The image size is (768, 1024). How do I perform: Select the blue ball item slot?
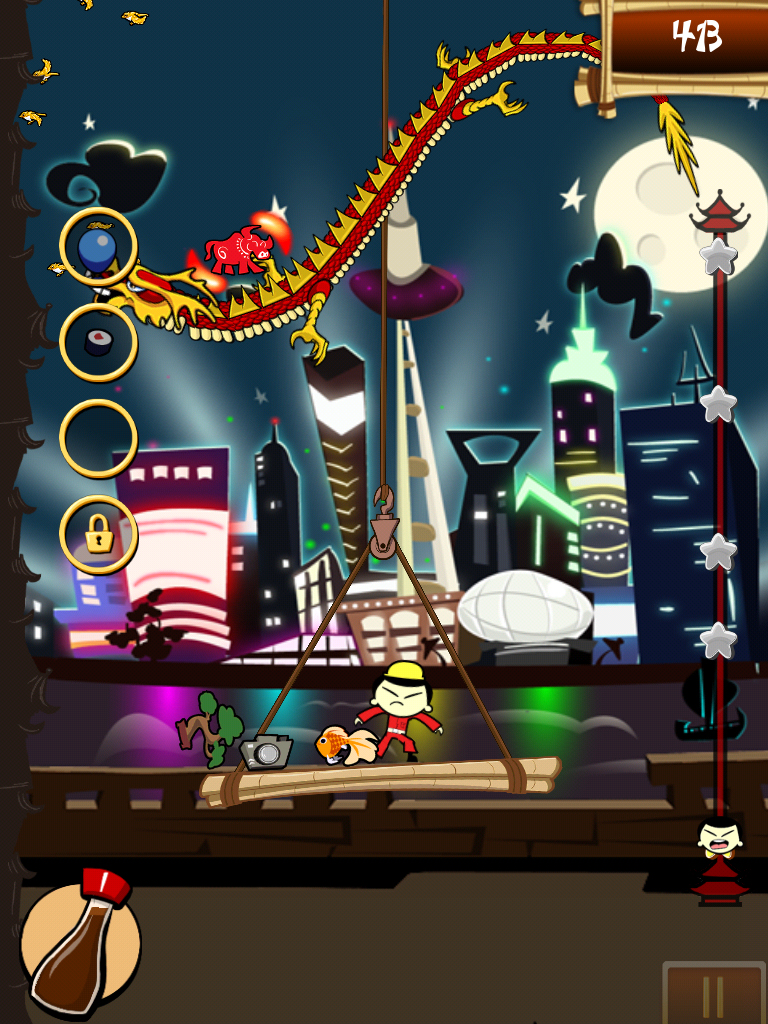[98, 247]
